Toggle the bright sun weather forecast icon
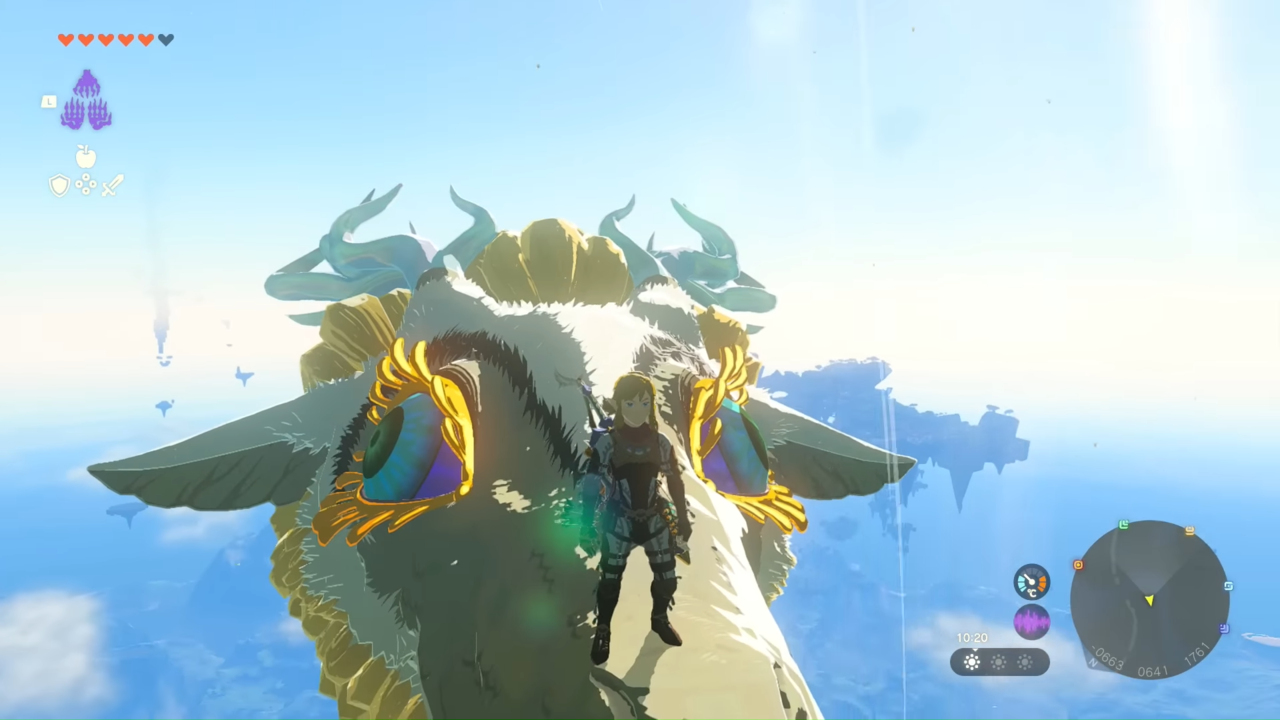The width and height of the screenshot is (1280, 720). pos(972,661)
